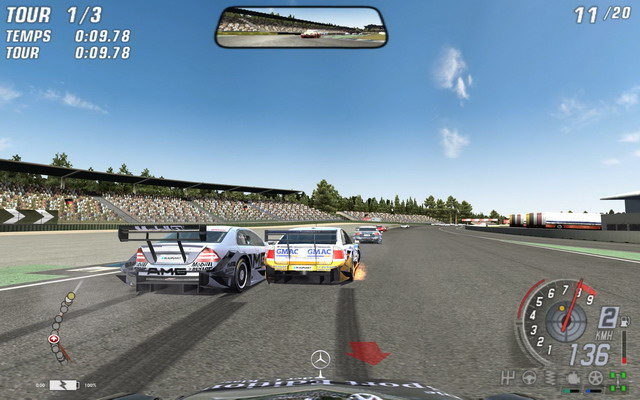Viewport: 640px width, 400px height.
Task: Click the yellow leader marker on the minimap
Action: coord(70,297)
